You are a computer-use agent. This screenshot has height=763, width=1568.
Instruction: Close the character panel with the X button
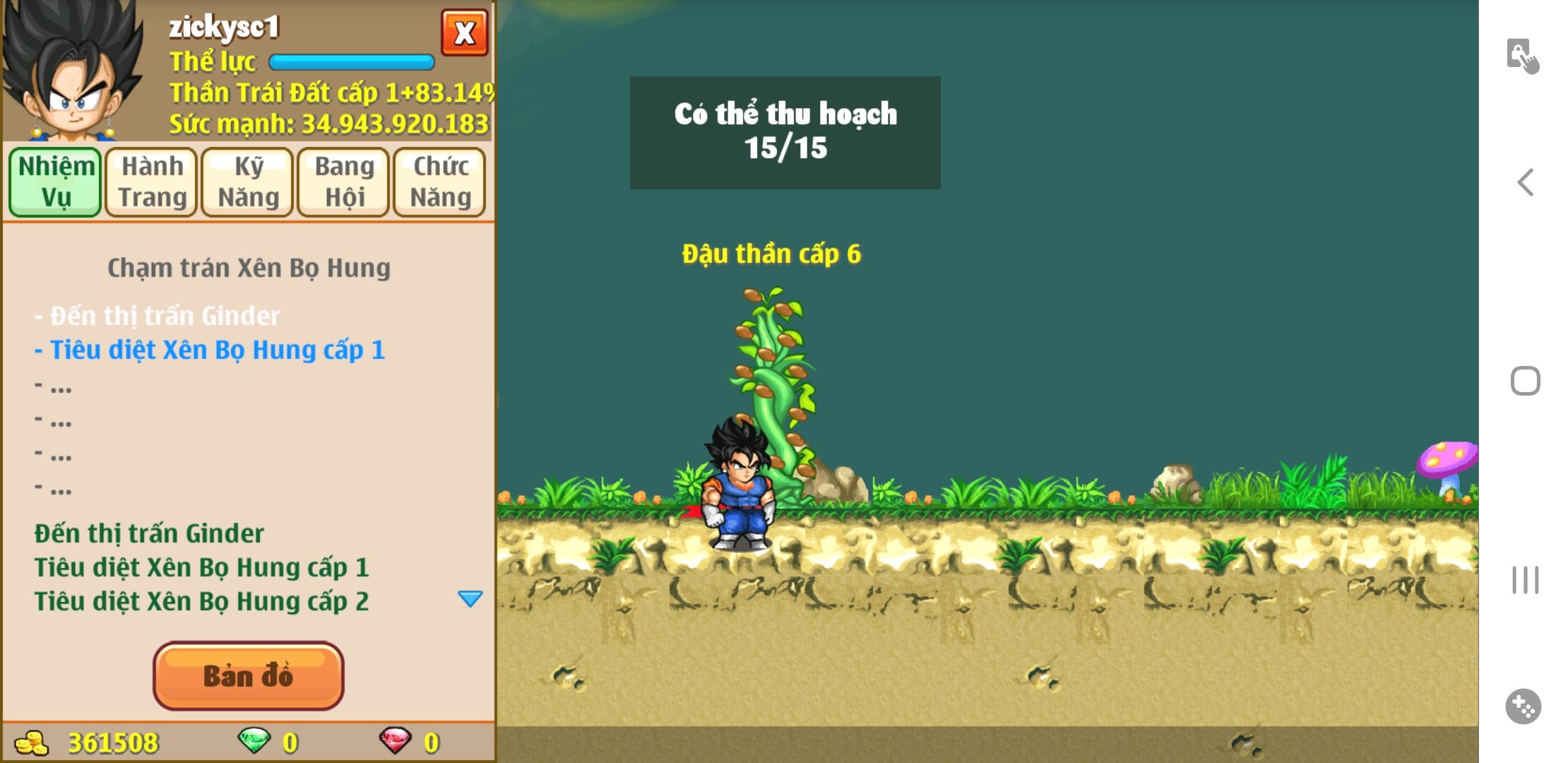tap(464, 32)
